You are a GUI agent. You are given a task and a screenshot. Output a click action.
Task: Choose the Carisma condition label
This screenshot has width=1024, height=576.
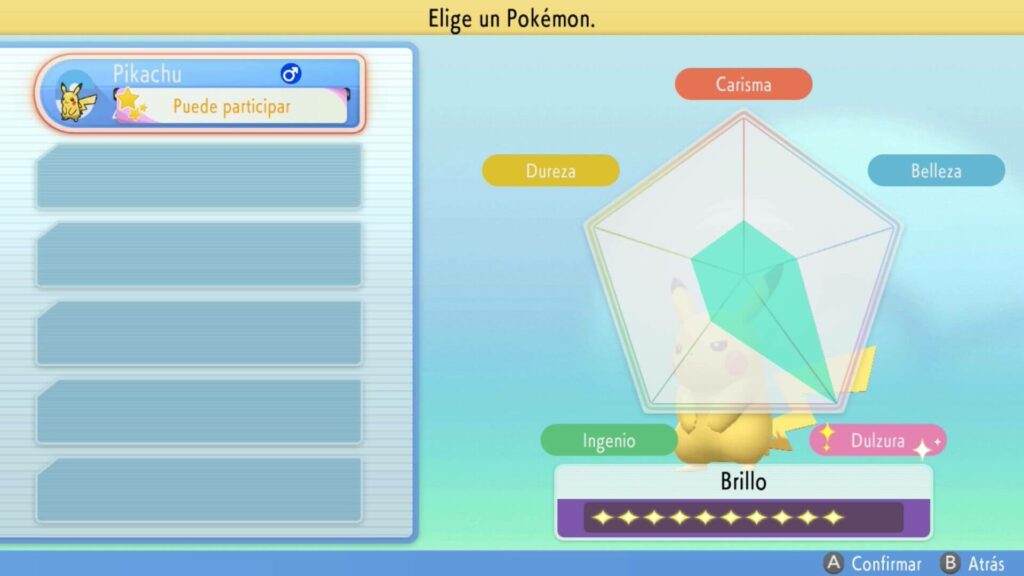pyautogui.click(x=743, y=85)
